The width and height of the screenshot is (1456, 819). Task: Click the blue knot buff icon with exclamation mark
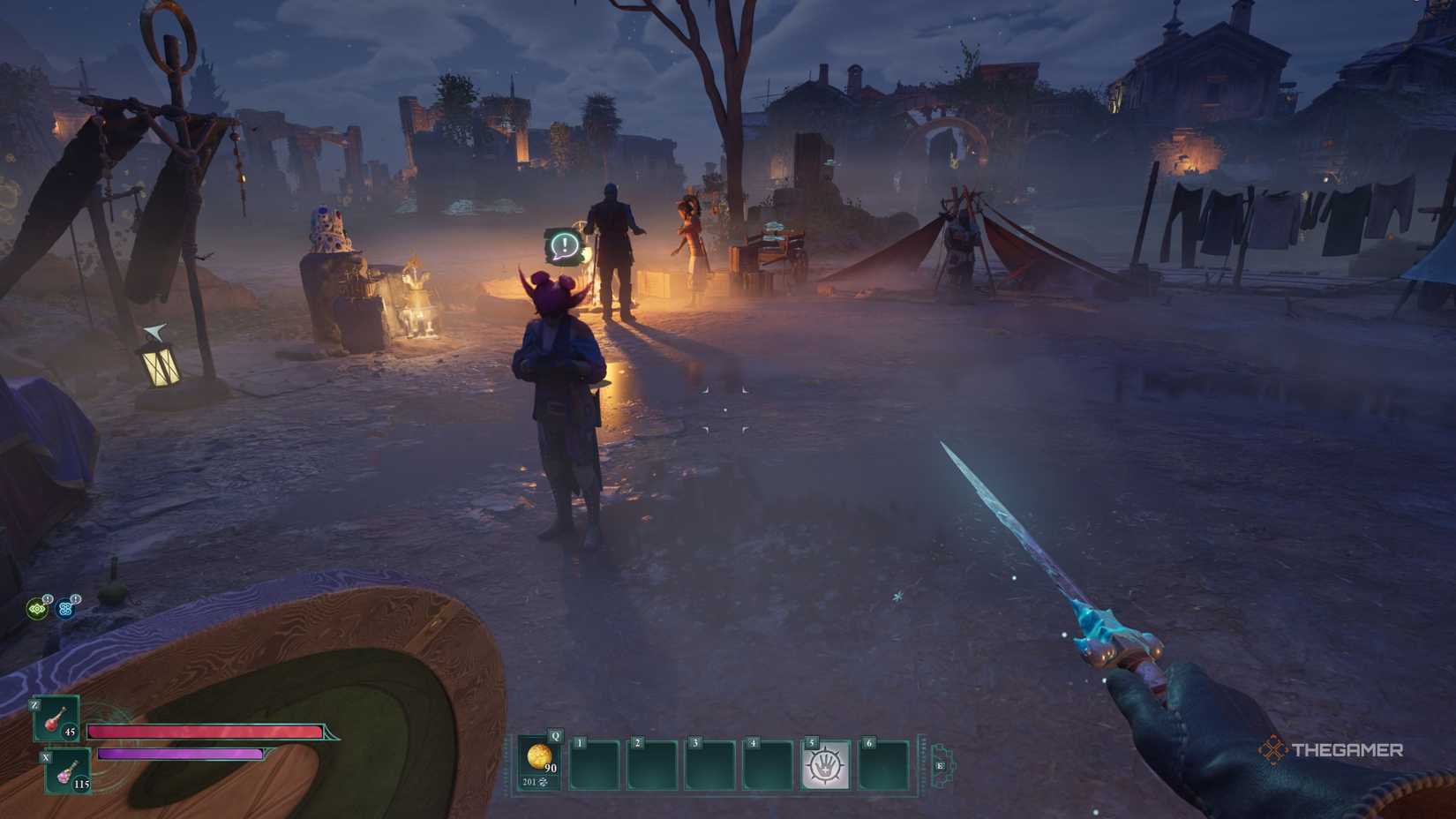tap(65, 610)
